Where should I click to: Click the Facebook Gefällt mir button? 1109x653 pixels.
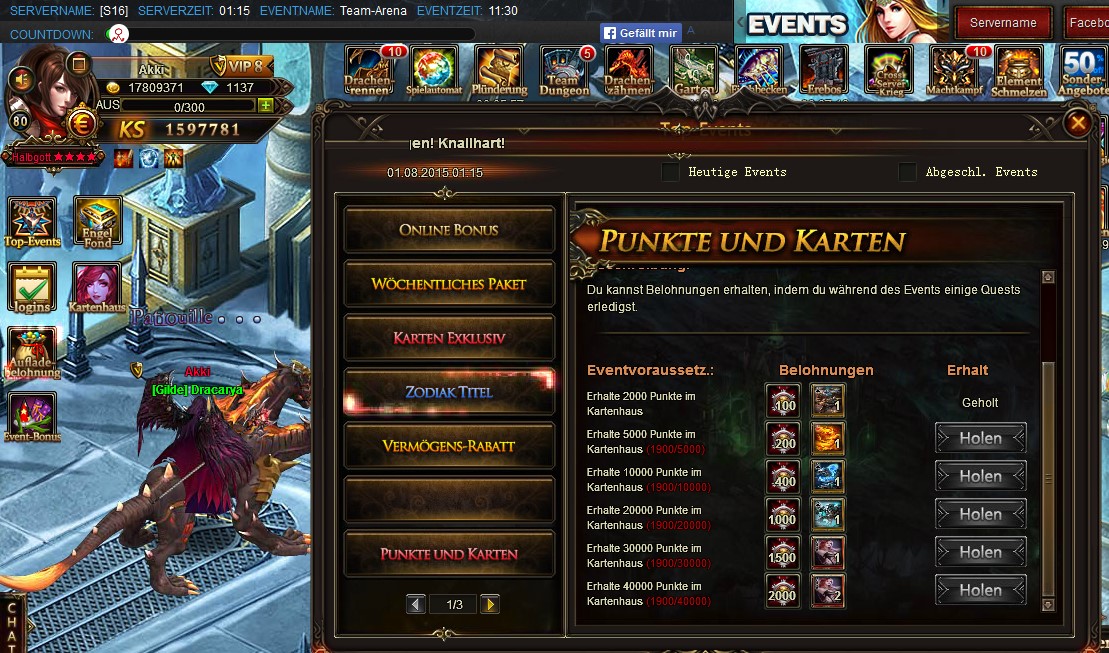640,33
